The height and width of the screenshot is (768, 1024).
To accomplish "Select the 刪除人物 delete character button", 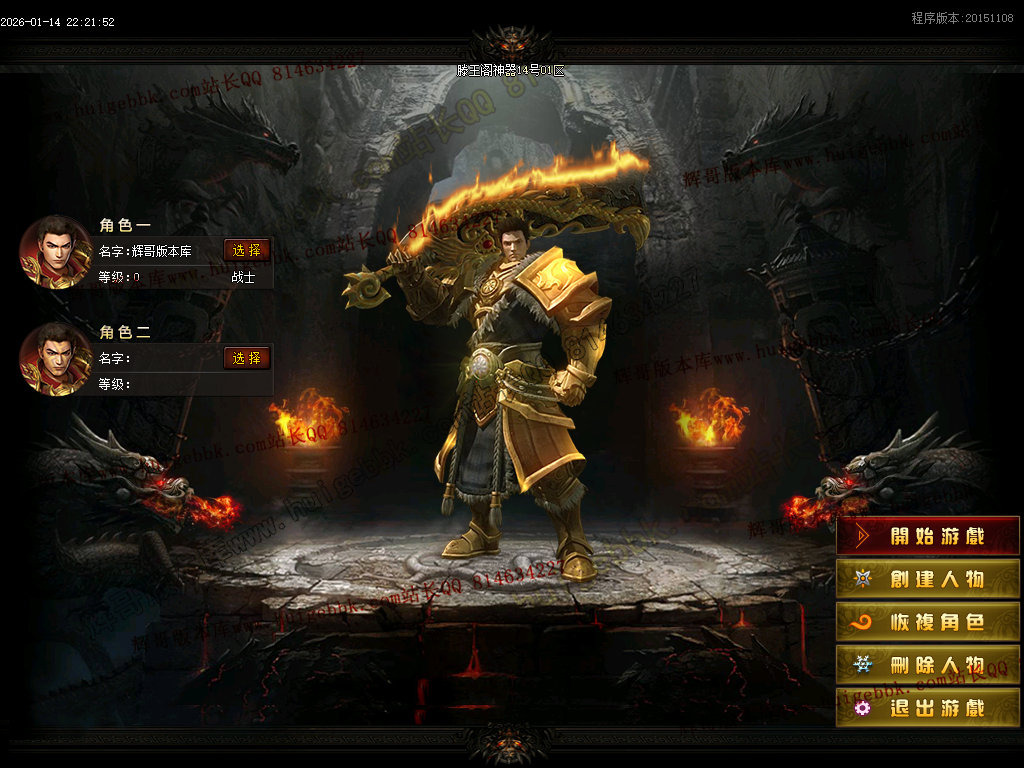I will pos(927,665).
